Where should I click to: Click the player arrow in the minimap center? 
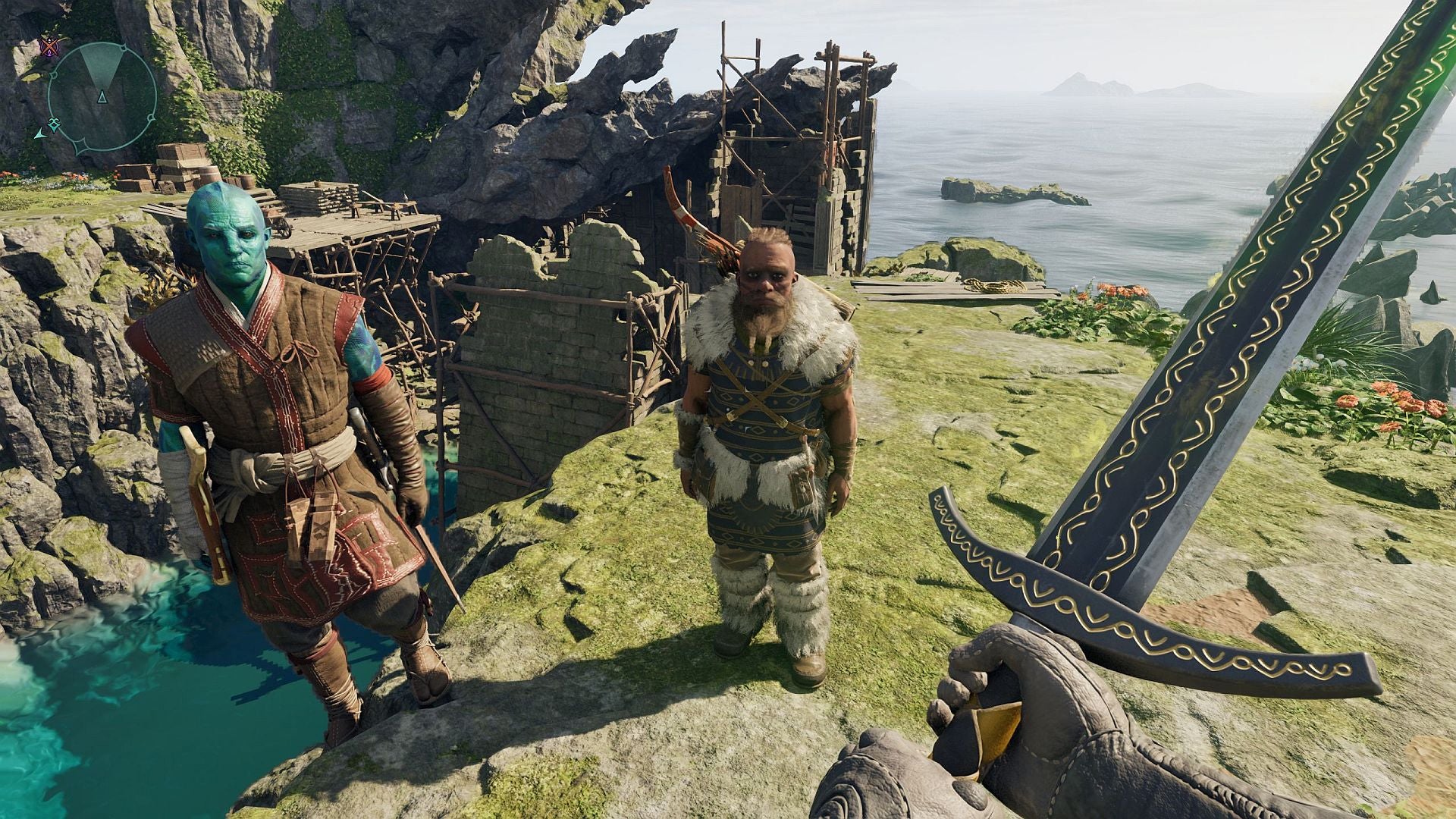point(102,96)
